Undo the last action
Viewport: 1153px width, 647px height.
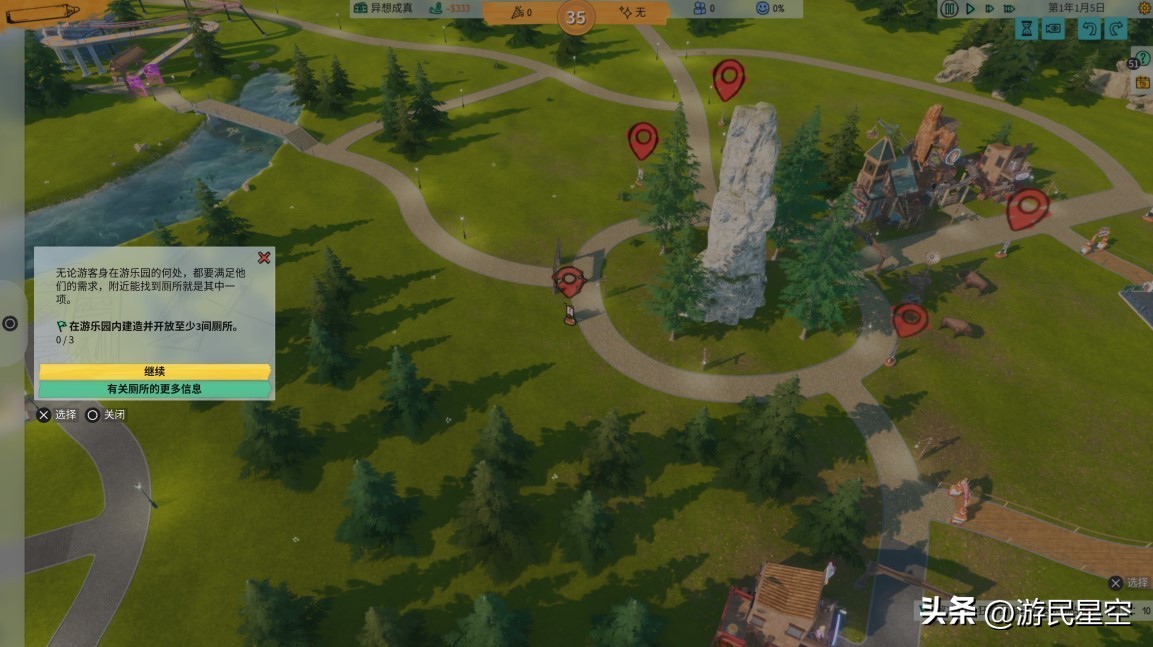tap(1088, 30)
